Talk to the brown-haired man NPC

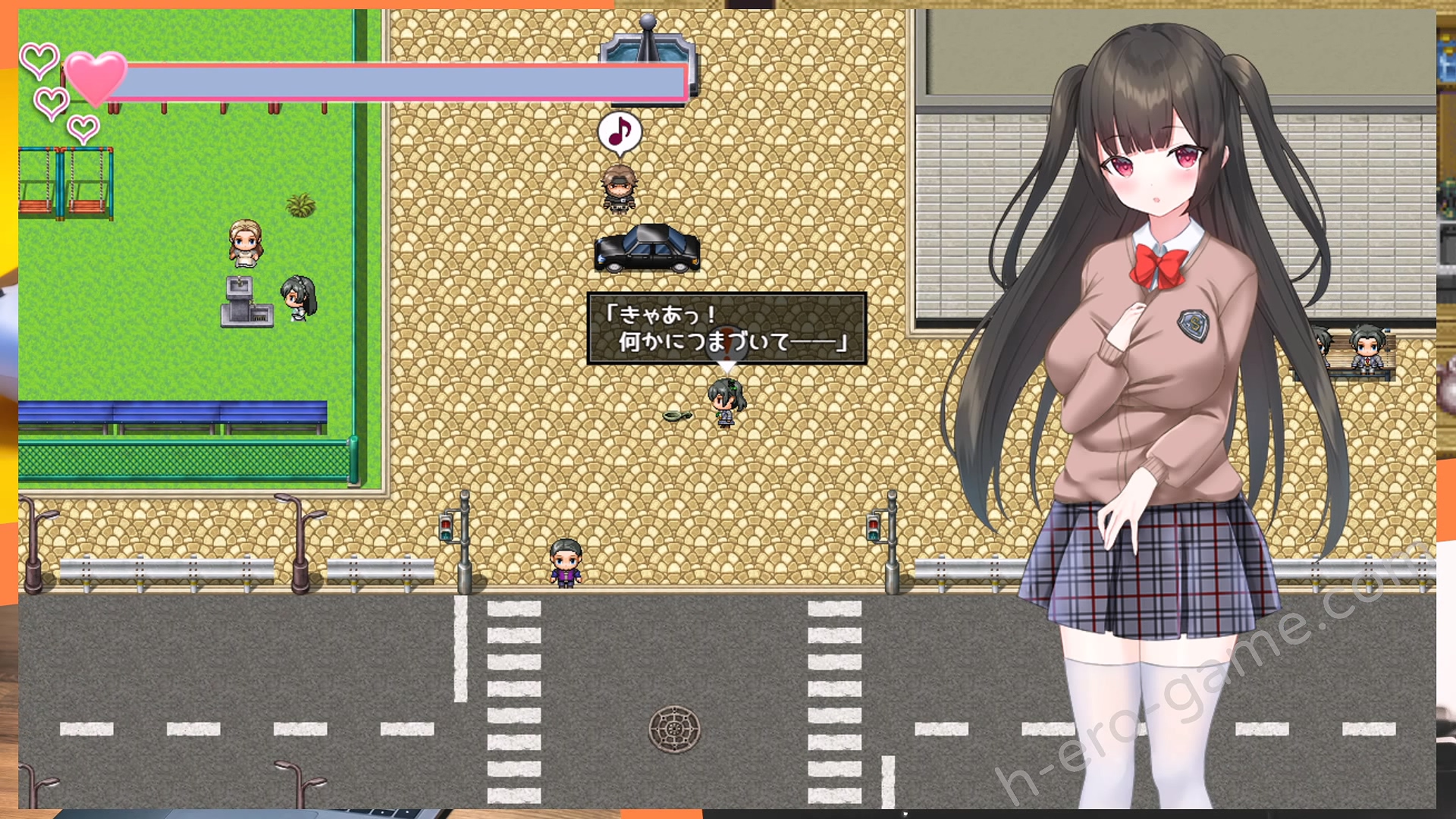(622, 190)
